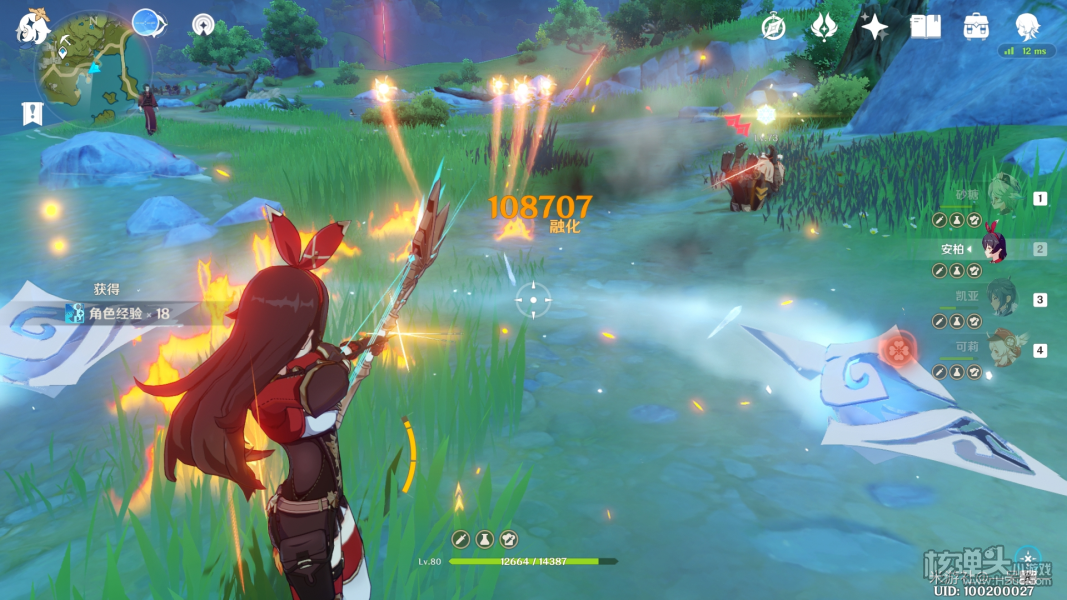Switch to party member 砂糖
The image size is (1067, 600).
click(x=999, y=197)
